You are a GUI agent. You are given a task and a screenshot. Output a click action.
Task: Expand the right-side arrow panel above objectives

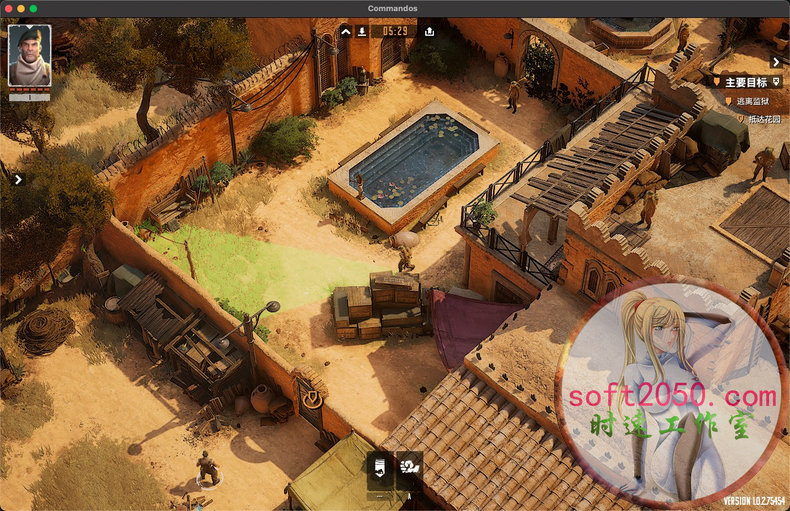776,62
